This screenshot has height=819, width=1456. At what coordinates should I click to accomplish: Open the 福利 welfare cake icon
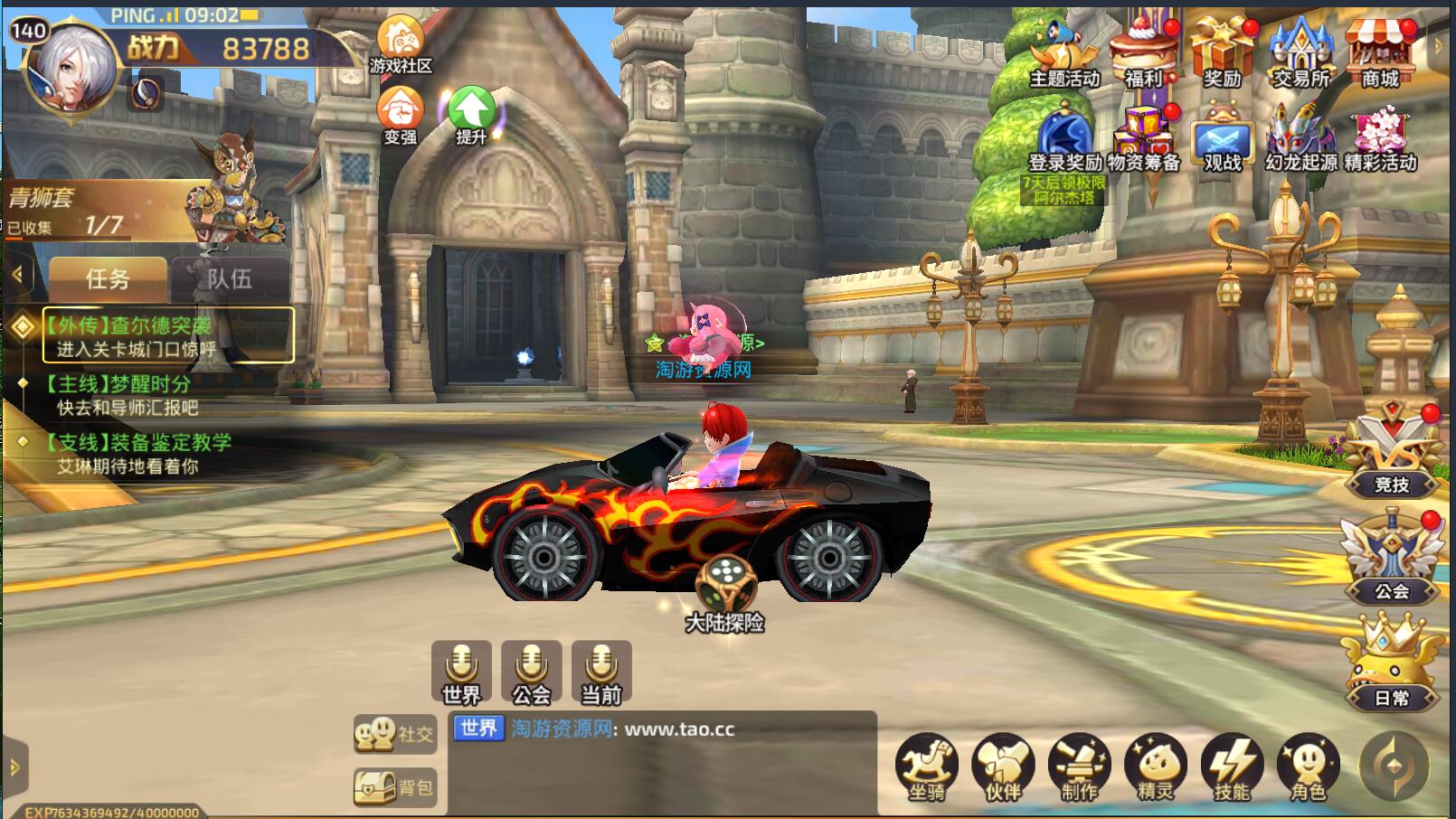1143,52
